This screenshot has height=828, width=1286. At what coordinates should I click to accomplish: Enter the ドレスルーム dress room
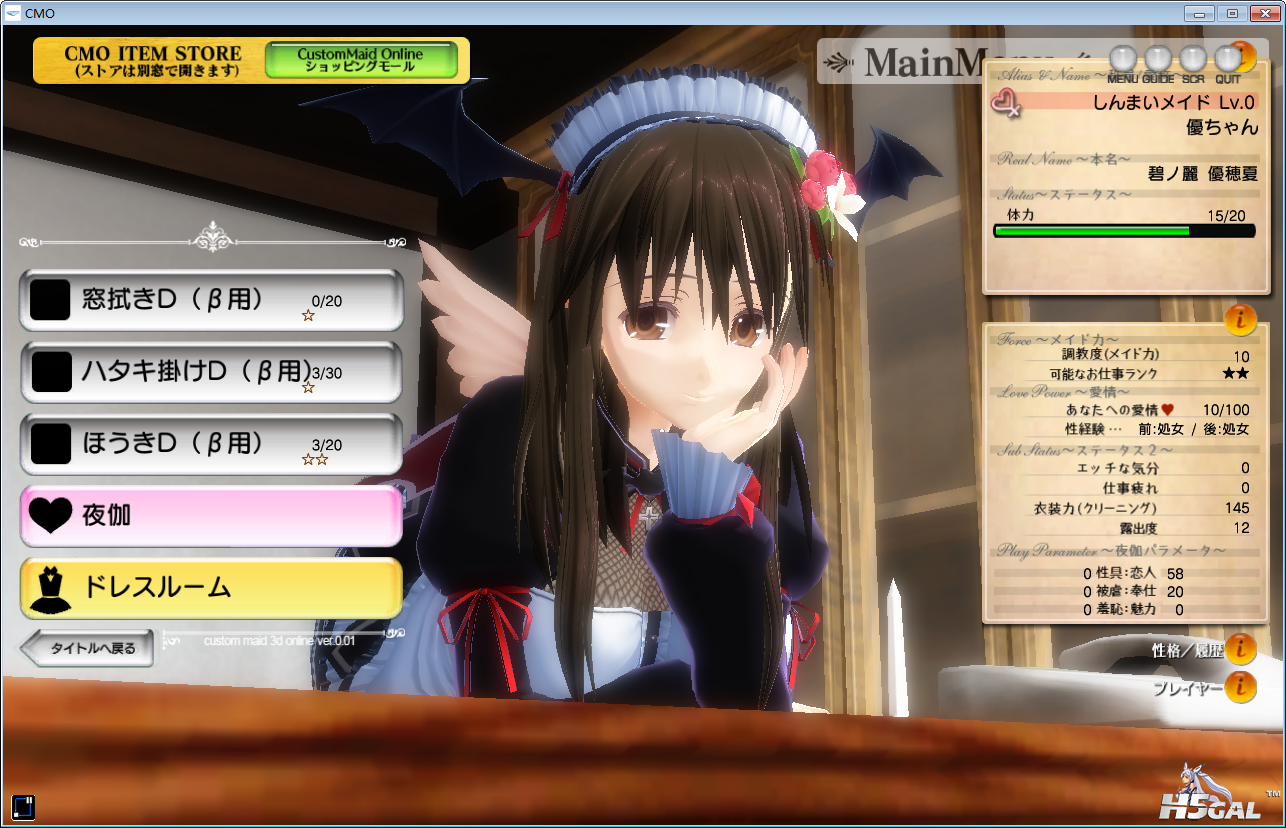pos(211,588)
